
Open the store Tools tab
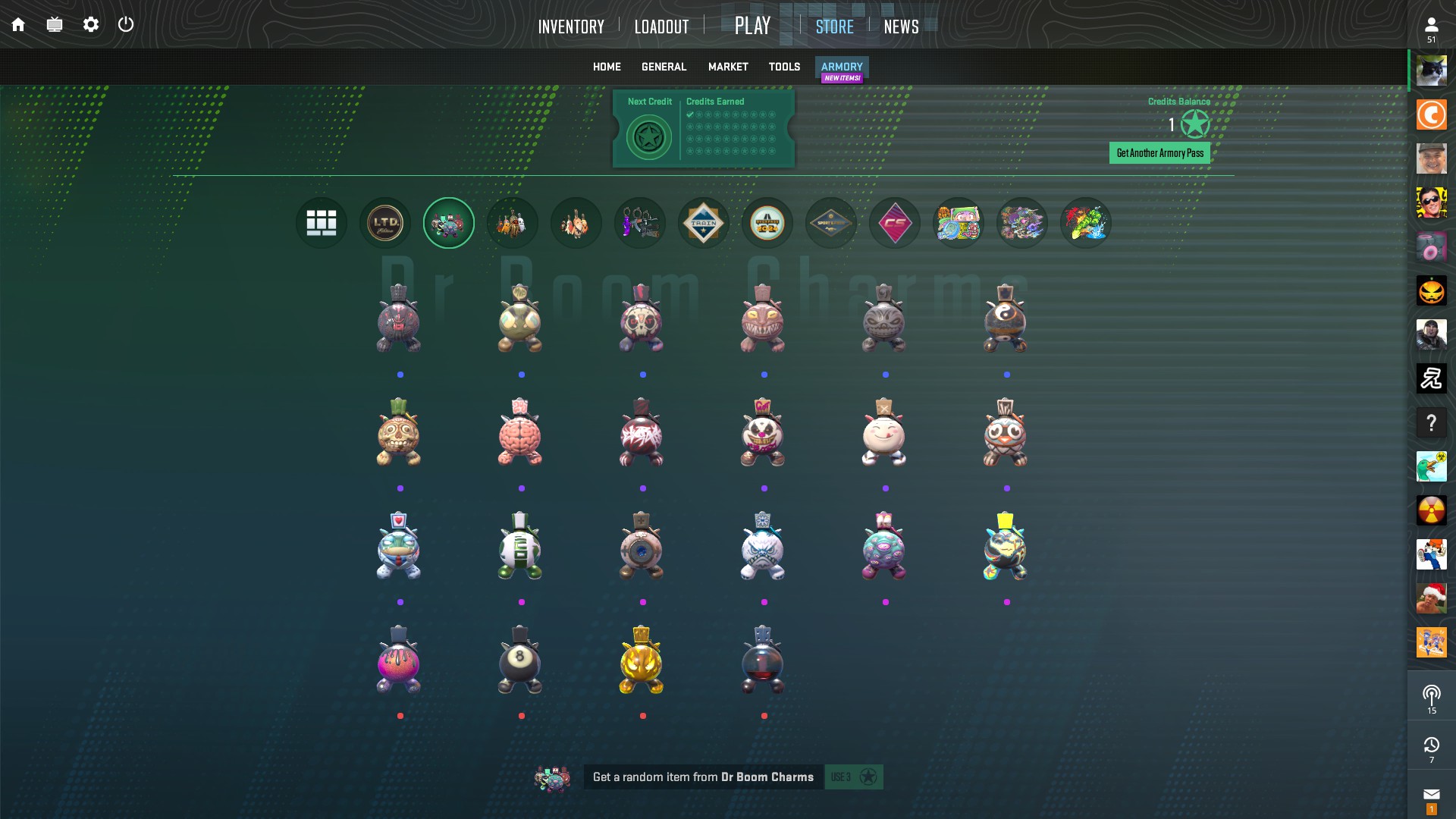(784, 67)
